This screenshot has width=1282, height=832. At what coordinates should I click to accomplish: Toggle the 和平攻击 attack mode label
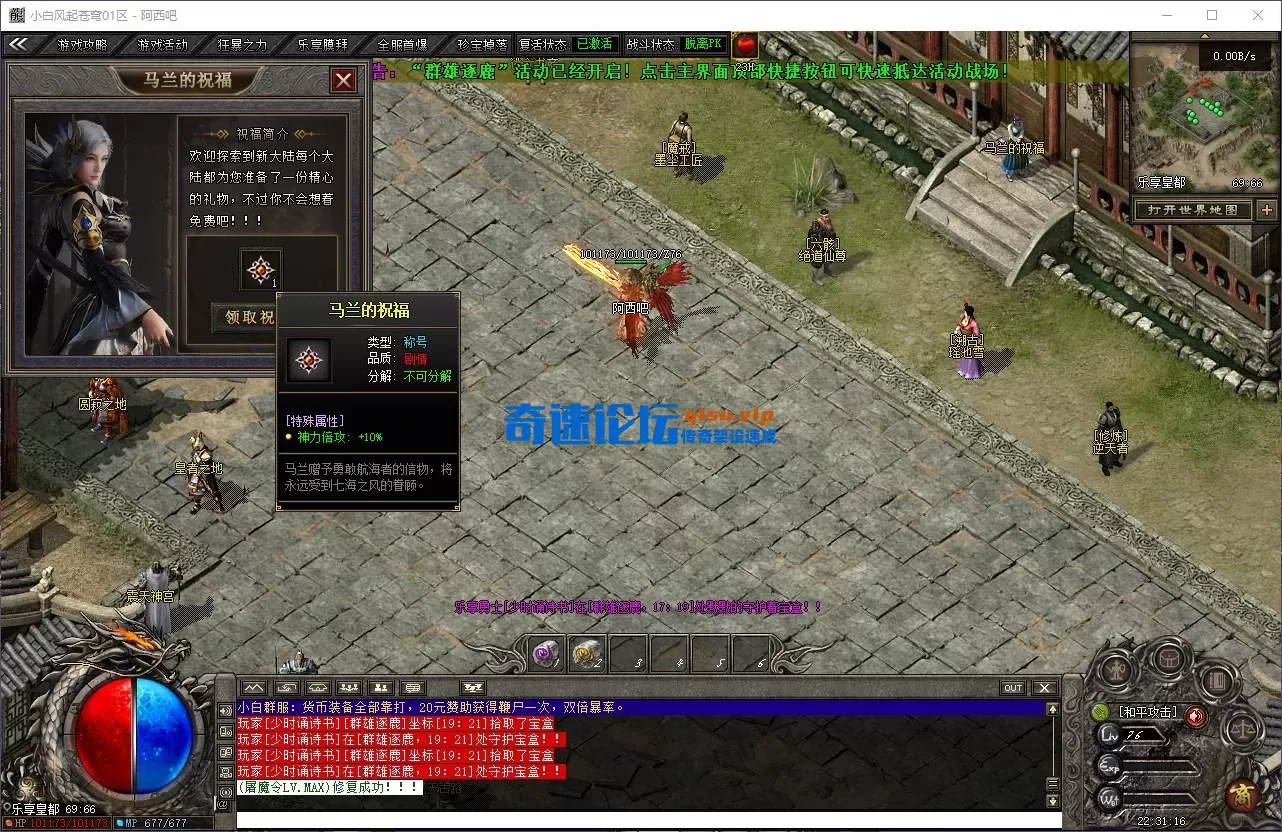point(1148,712)
